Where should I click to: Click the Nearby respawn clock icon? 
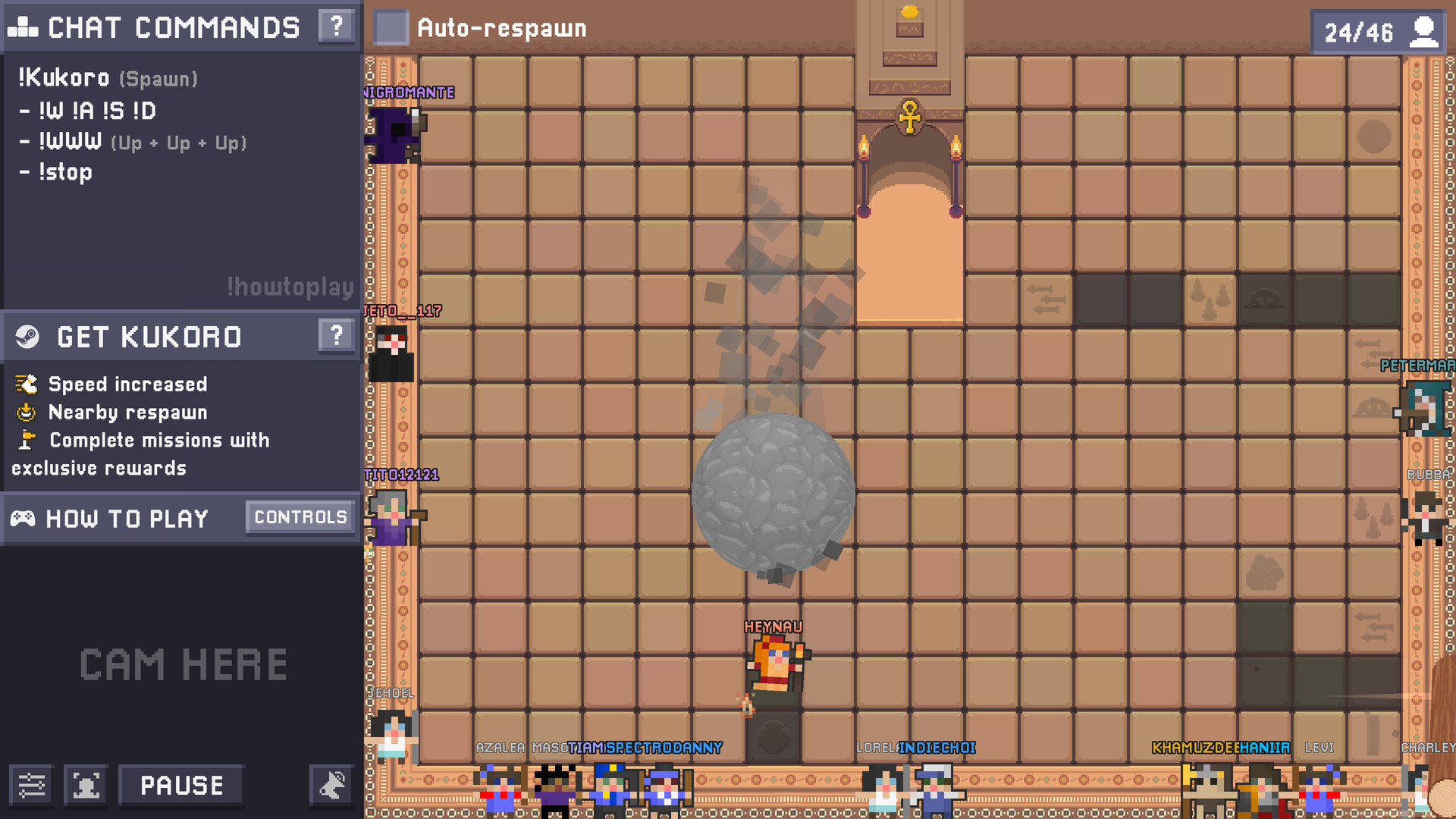(25, 412)
